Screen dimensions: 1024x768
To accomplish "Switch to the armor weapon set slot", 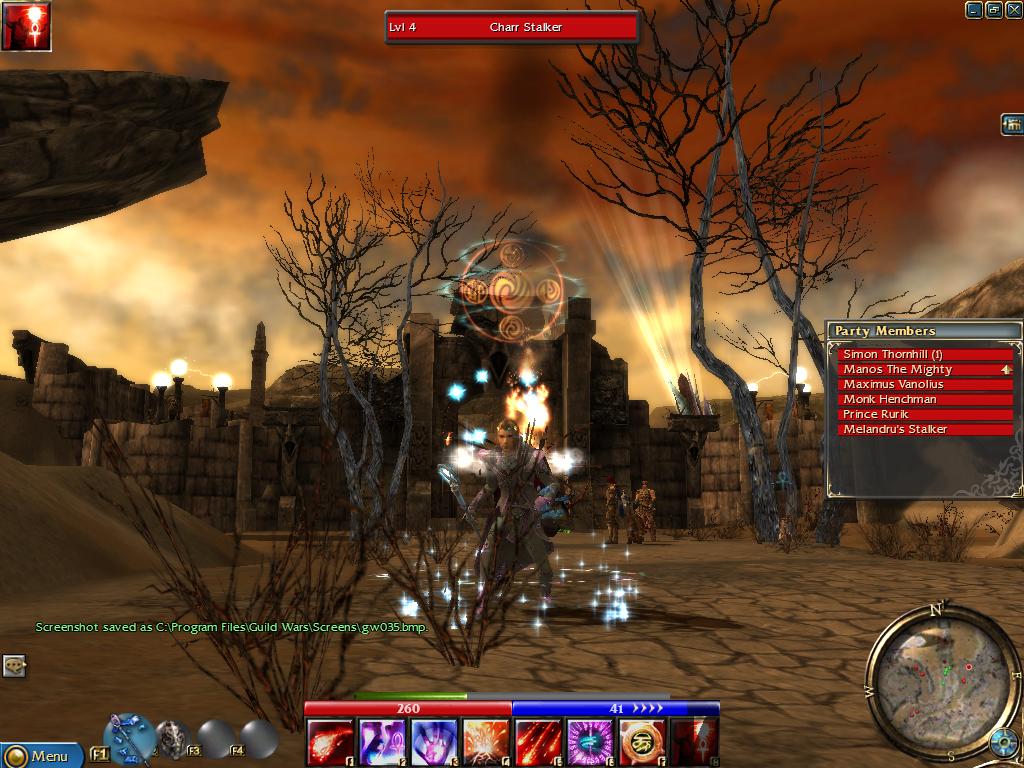I will pyautogui.click(x=173, y=738).
